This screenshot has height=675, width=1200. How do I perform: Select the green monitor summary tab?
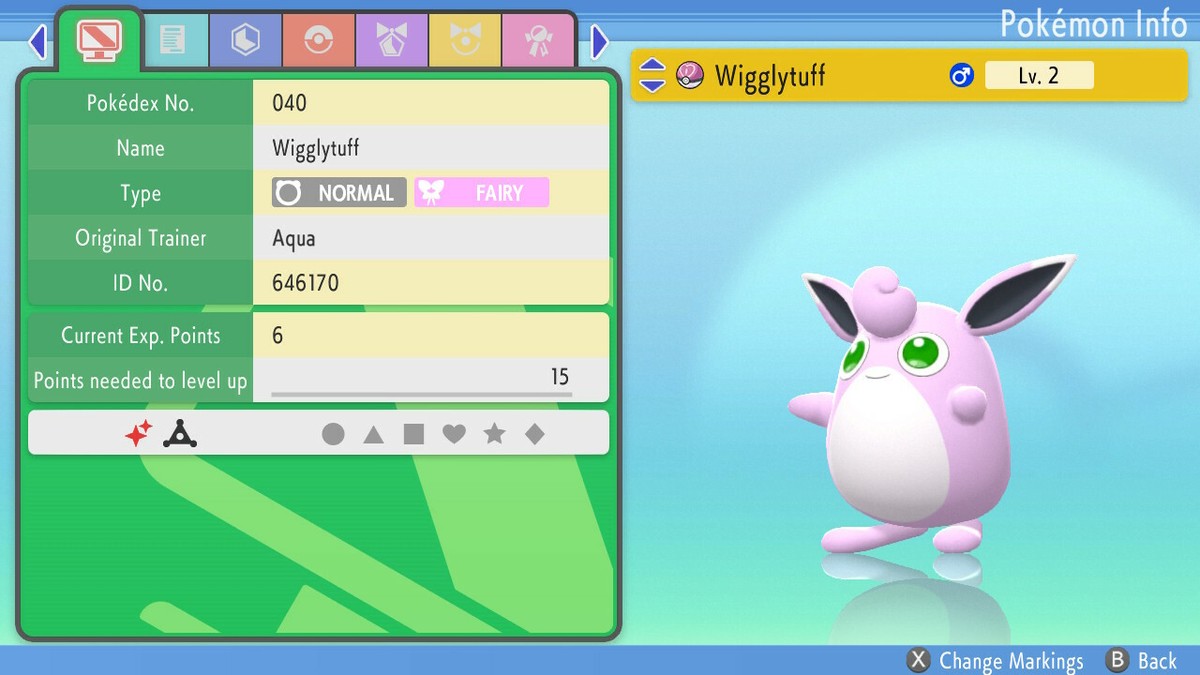99,40
